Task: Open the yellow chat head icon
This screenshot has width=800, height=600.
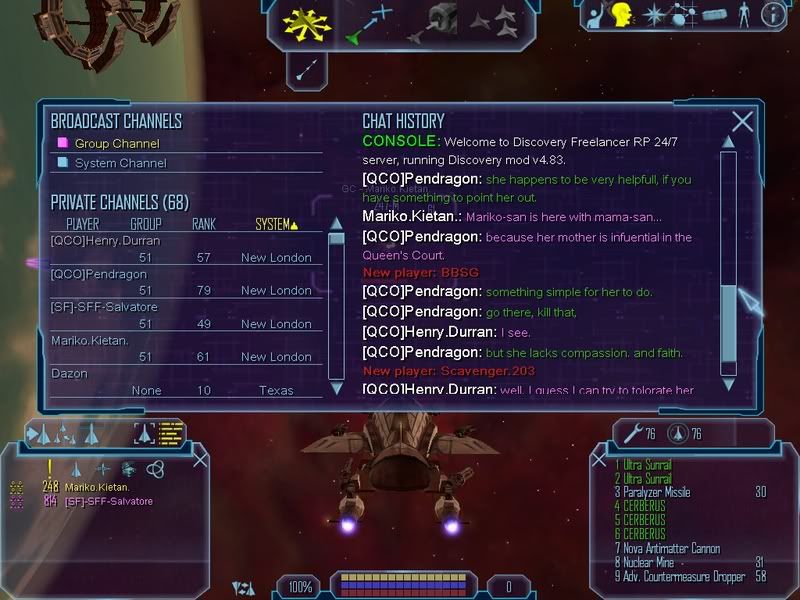Action: point(620,15)
